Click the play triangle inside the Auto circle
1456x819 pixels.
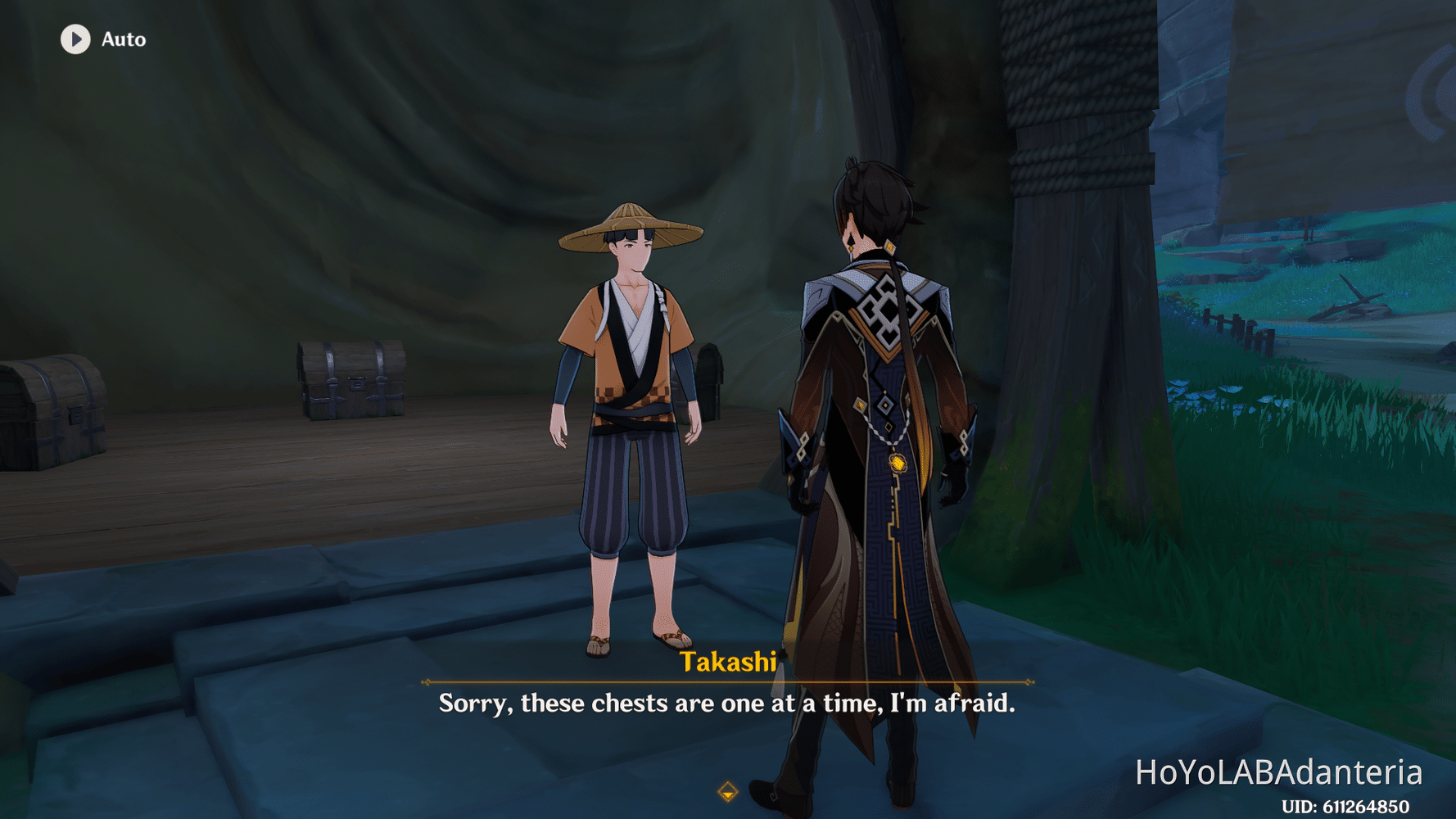tap(76, 39)
